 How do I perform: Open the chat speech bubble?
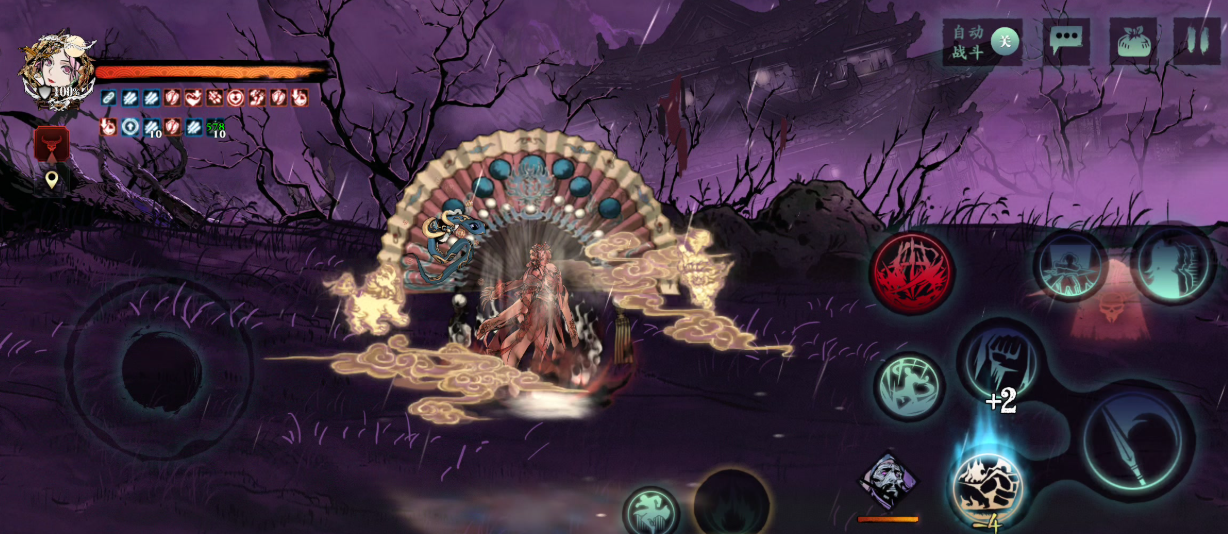click(1066, 41)
